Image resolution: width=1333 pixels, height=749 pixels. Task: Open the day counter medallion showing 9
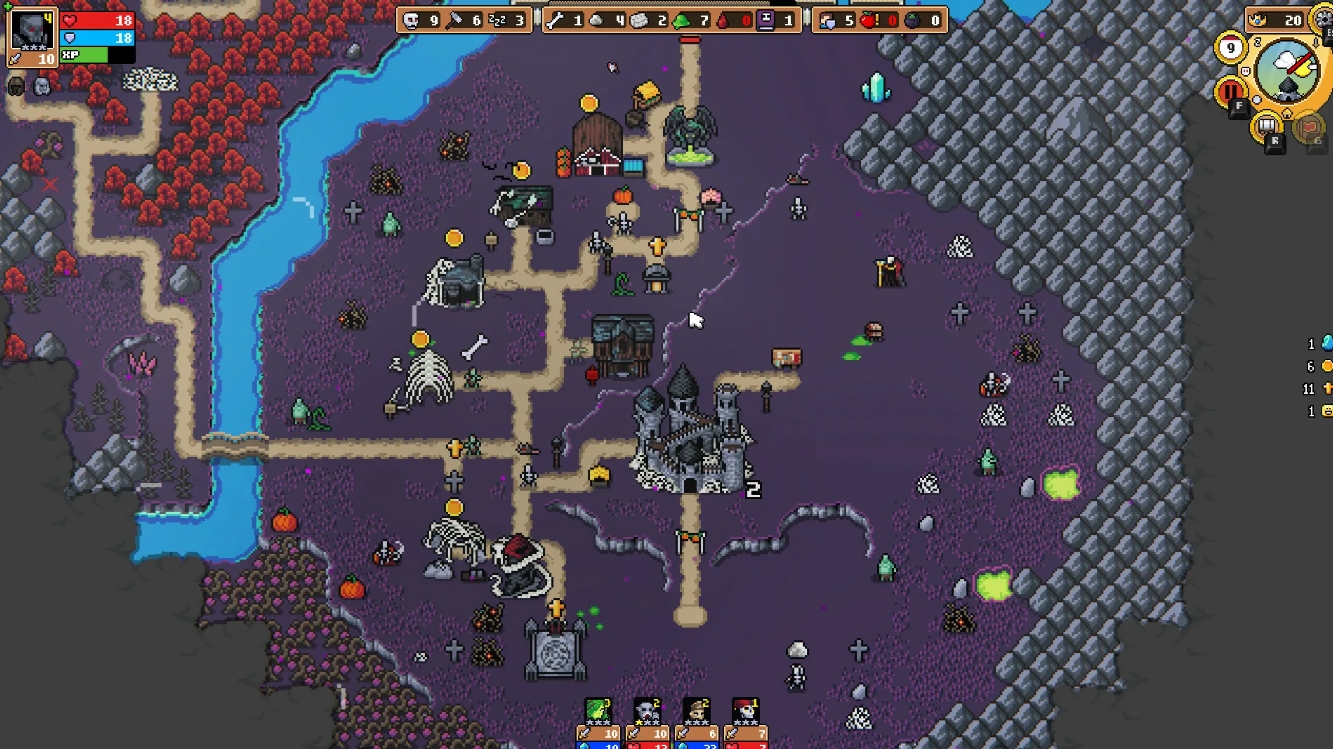[x=1230, y=46]
